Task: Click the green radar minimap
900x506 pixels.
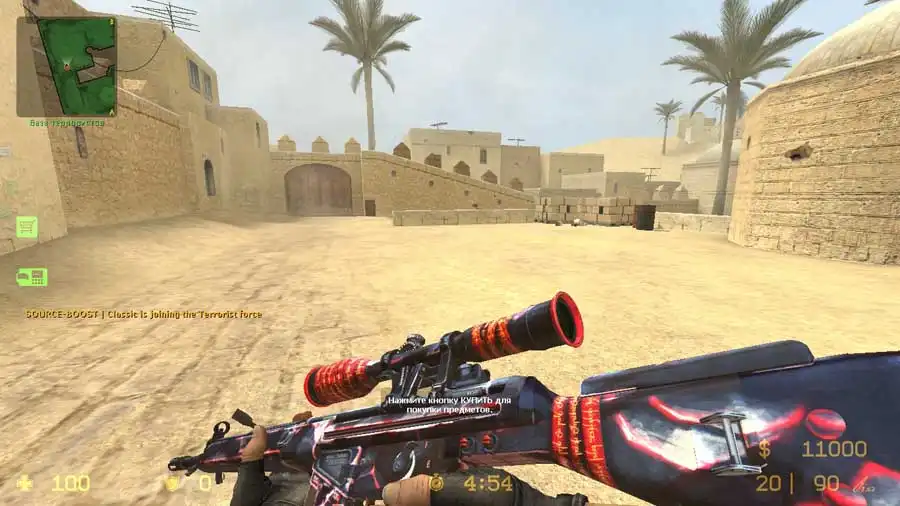Action: pos(66,66)
